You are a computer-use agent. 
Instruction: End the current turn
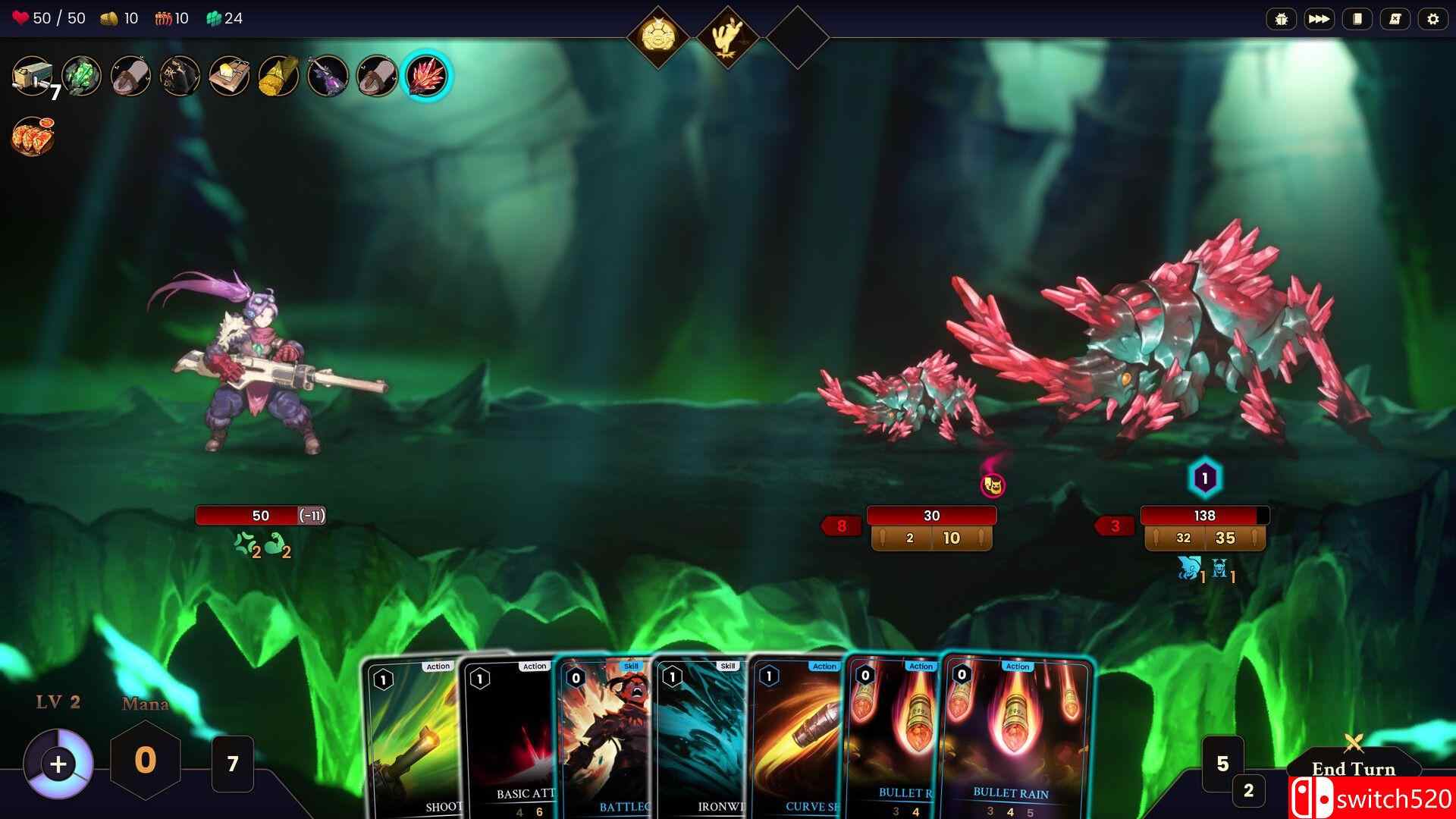tap(1353, 767)
